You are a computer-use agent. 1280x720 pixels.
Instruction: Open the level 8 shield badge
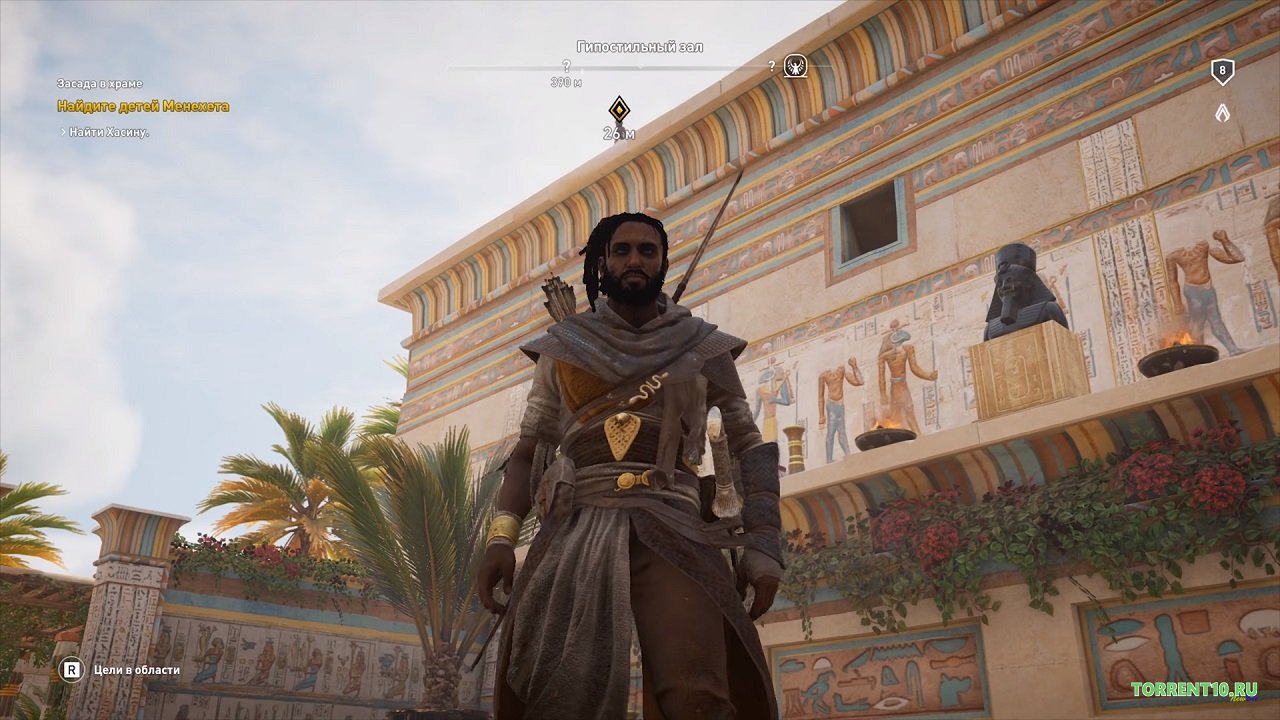tap(1222, 71)
